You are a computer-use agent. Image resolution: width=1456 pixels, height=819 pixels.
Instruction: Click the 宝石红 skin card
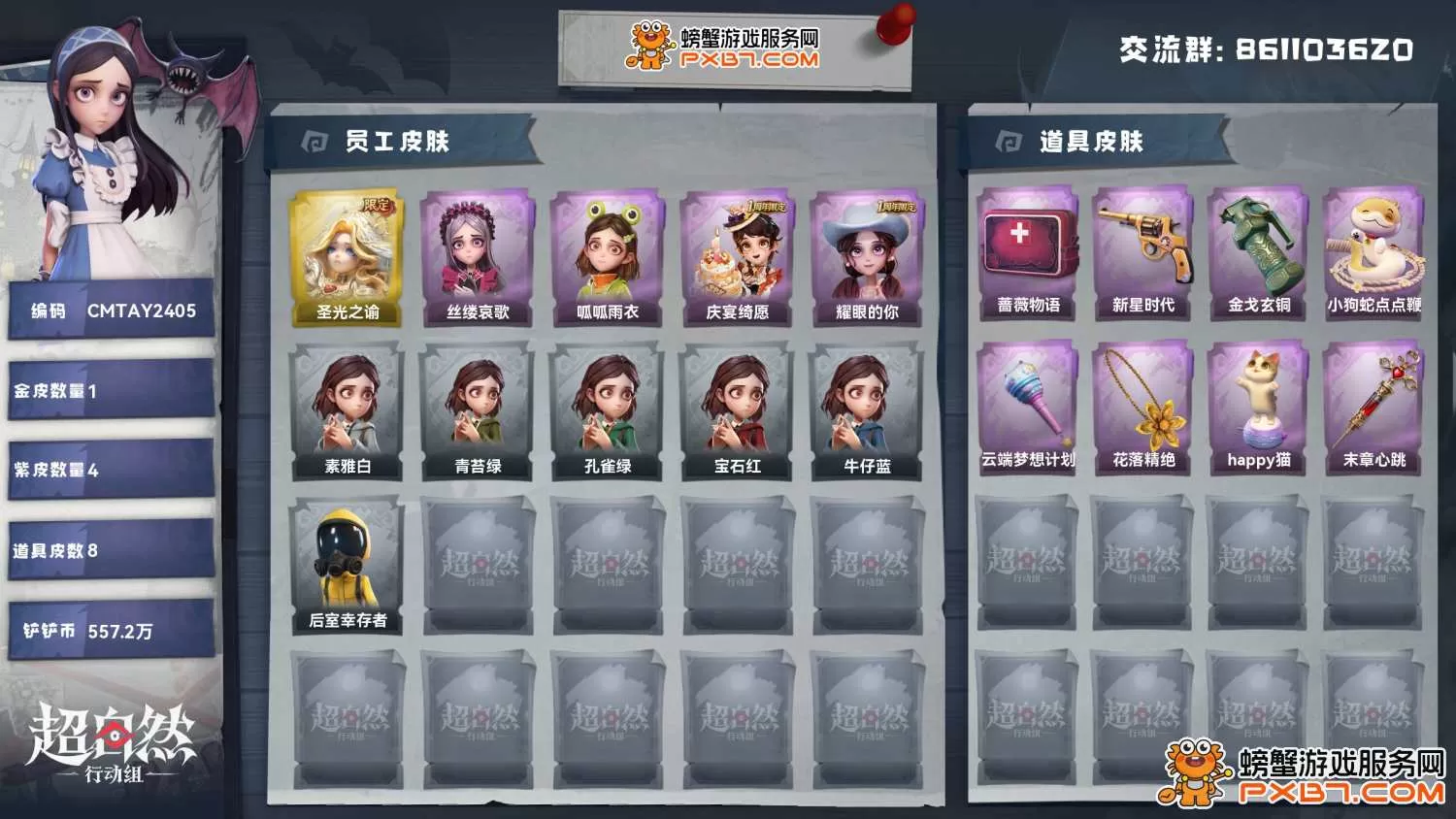(x=737, y=412)
